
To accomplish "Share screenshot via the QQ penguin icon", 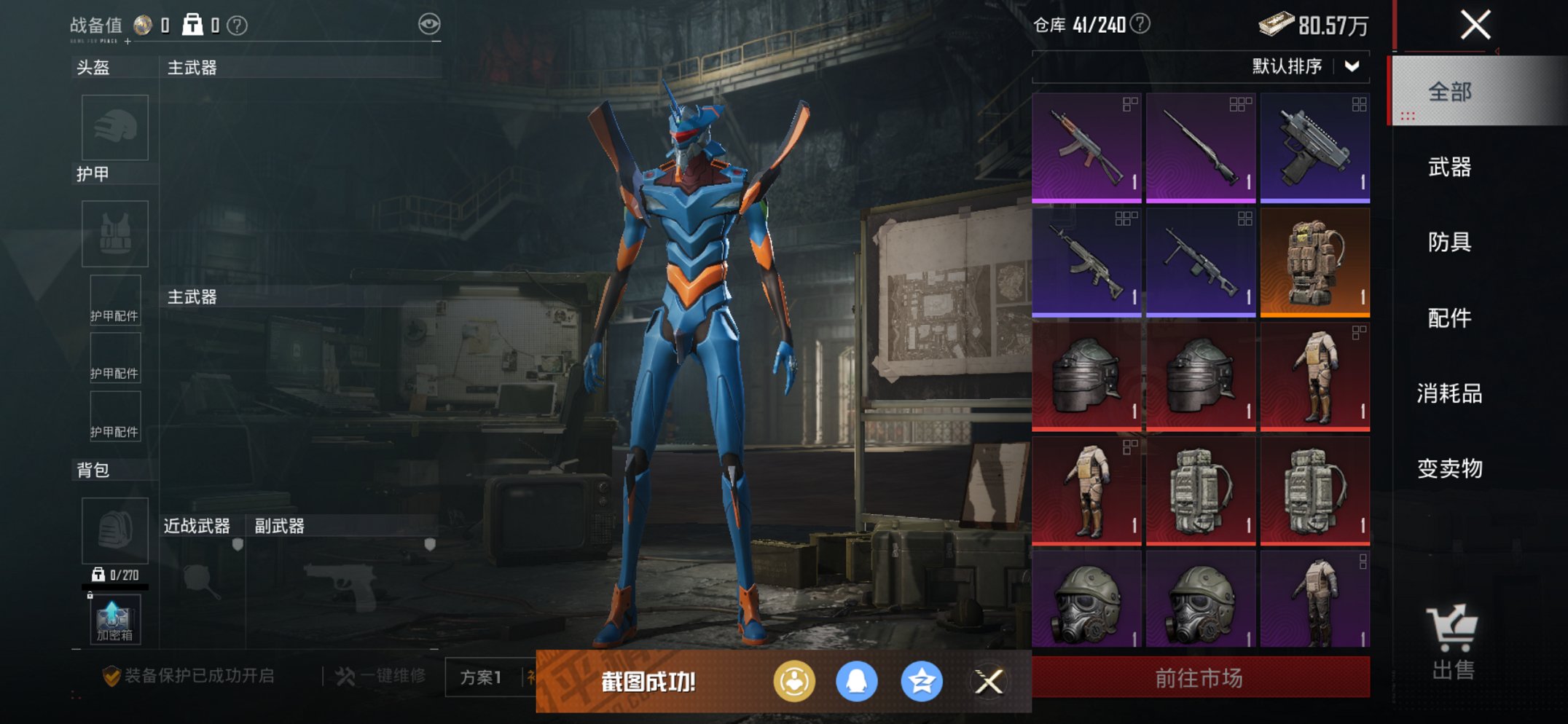I will coord(857,682).
